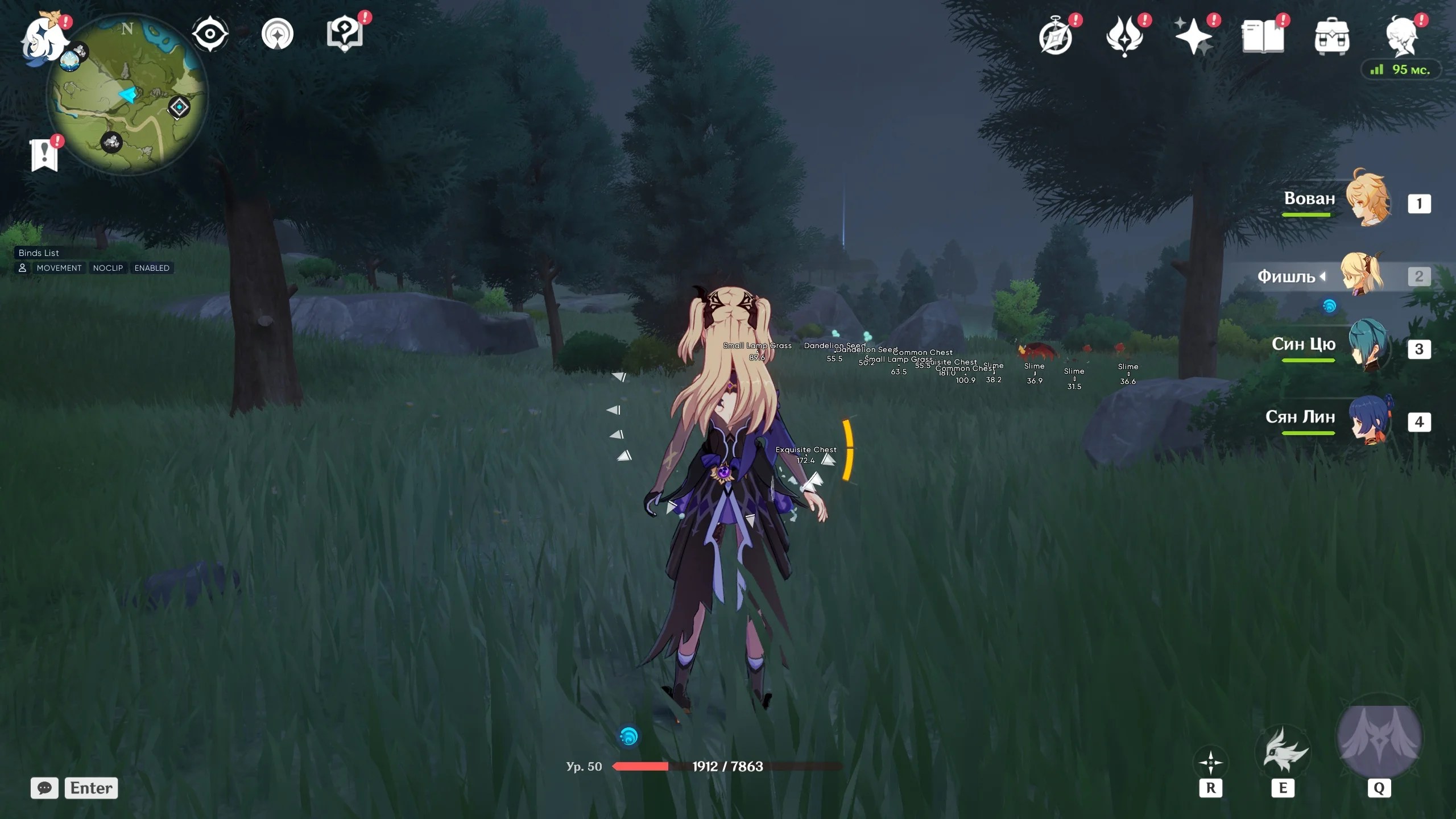
Task: Expand the arrow next to Фишль
Action: [1323, 277]
